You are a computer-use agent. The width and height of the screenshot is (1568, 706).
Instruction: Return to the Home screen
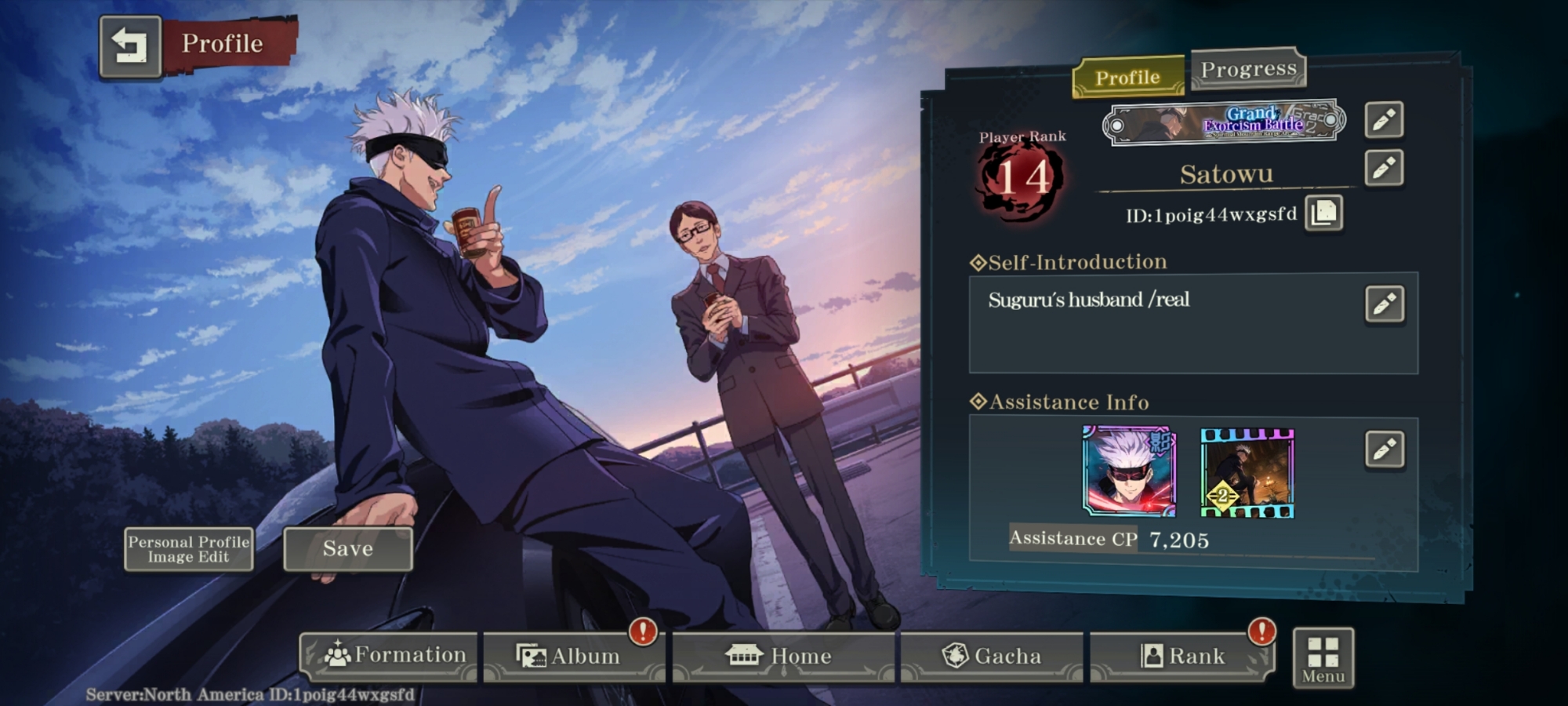pyautogui.click(x=782, y=656)
